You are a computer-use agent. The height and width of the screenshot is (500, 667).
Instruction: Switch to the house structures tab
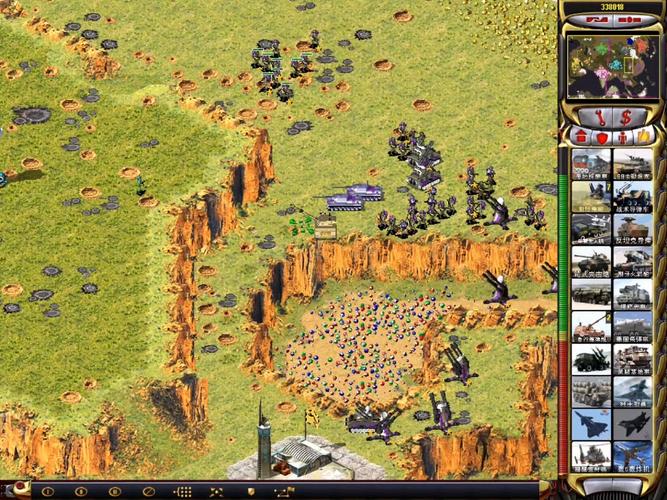coord(581,135)
